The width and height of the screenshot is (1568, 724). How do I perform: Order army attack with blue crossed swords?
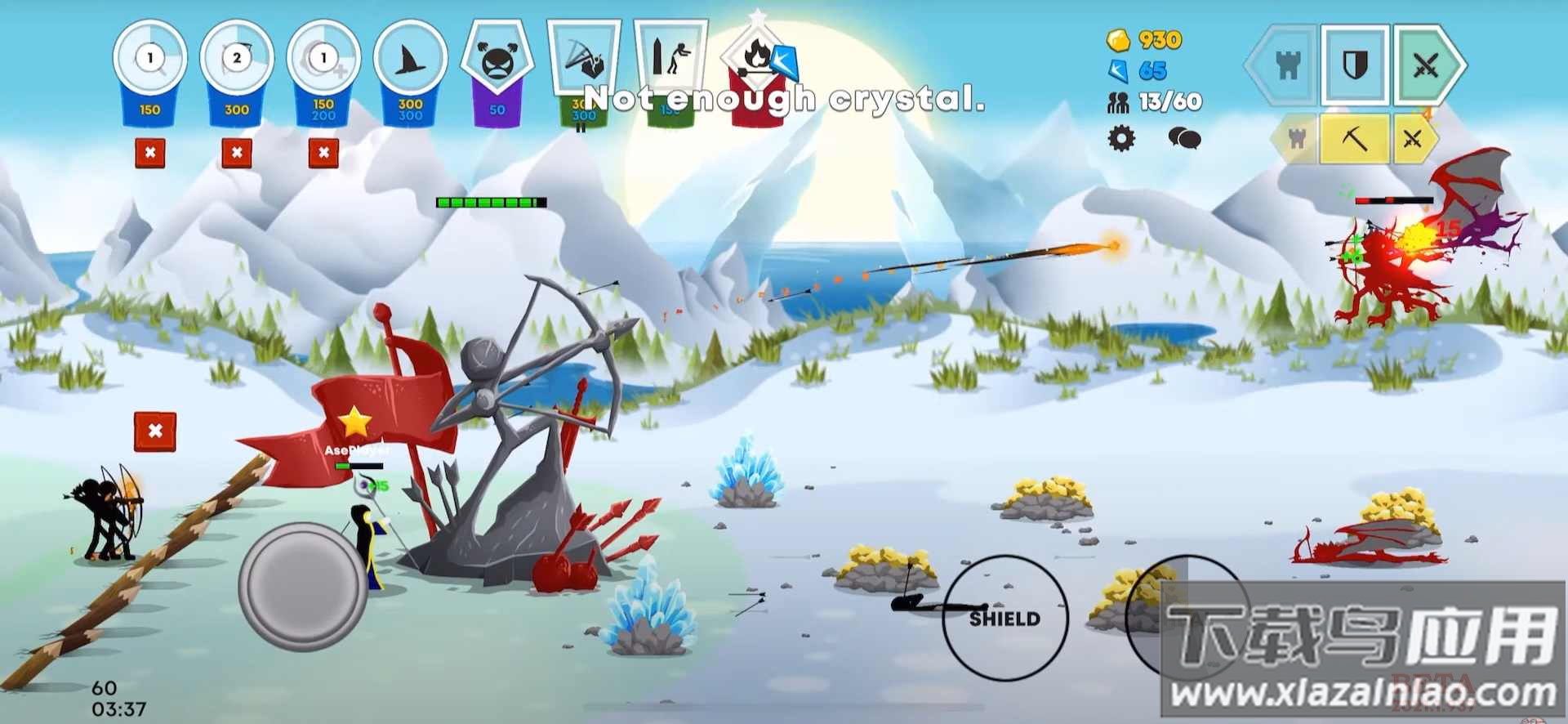[x=1425, y=65]
